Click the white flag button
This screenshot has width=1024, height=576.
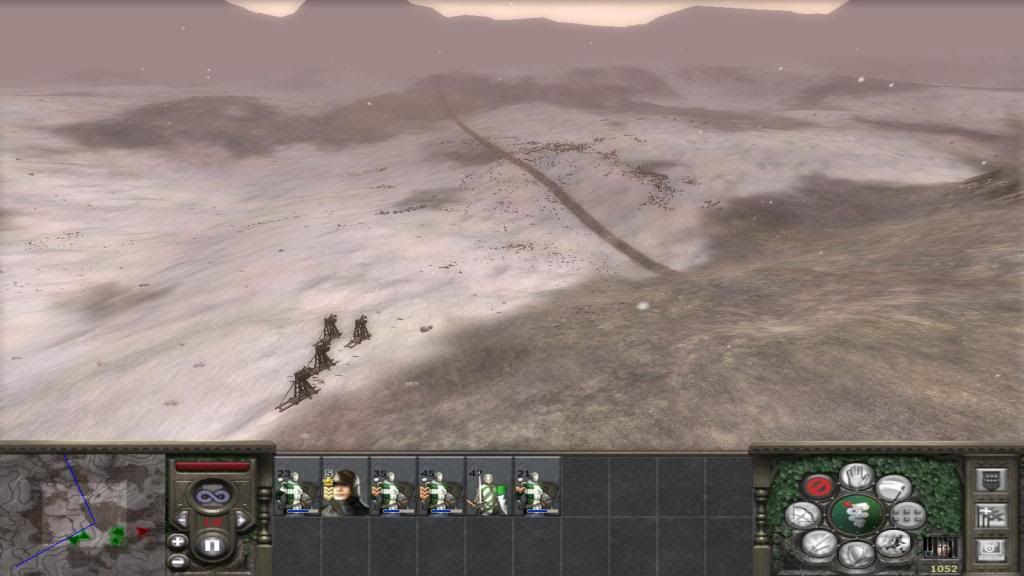click(893, 488)
